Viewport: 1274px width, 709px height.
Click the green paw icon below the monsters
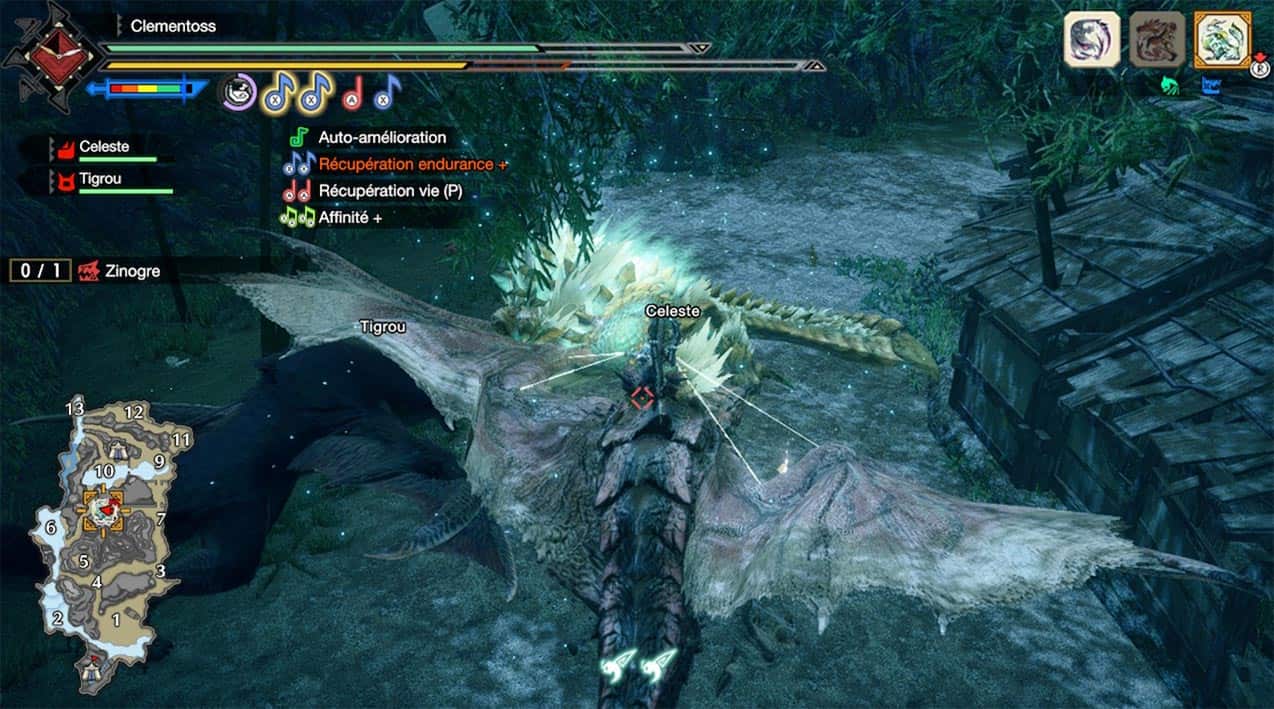point(1169,87)
